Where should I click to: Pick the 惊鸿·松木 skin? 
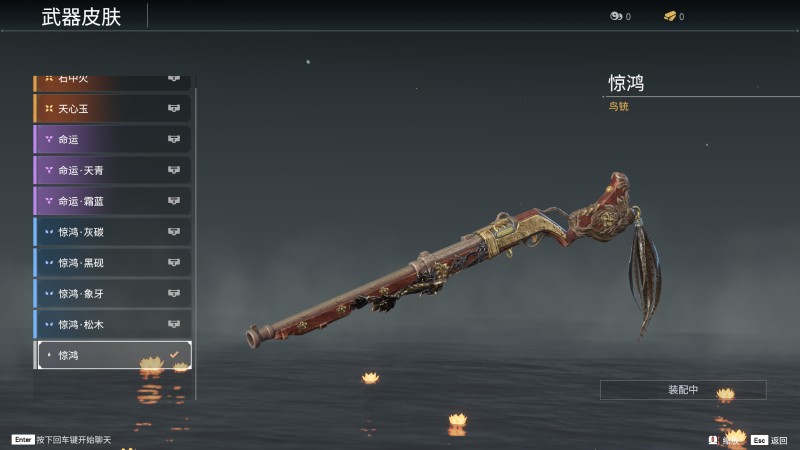coord(112,325)
